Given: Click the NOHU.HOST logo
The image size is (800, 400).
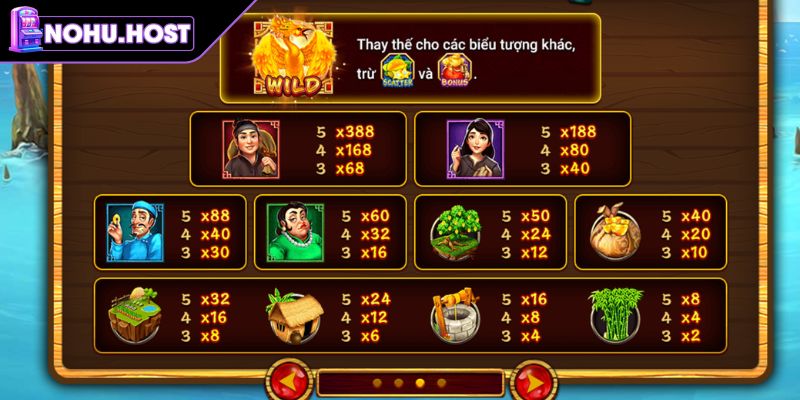Looking at the screenshot, I should tap(100, 32).
